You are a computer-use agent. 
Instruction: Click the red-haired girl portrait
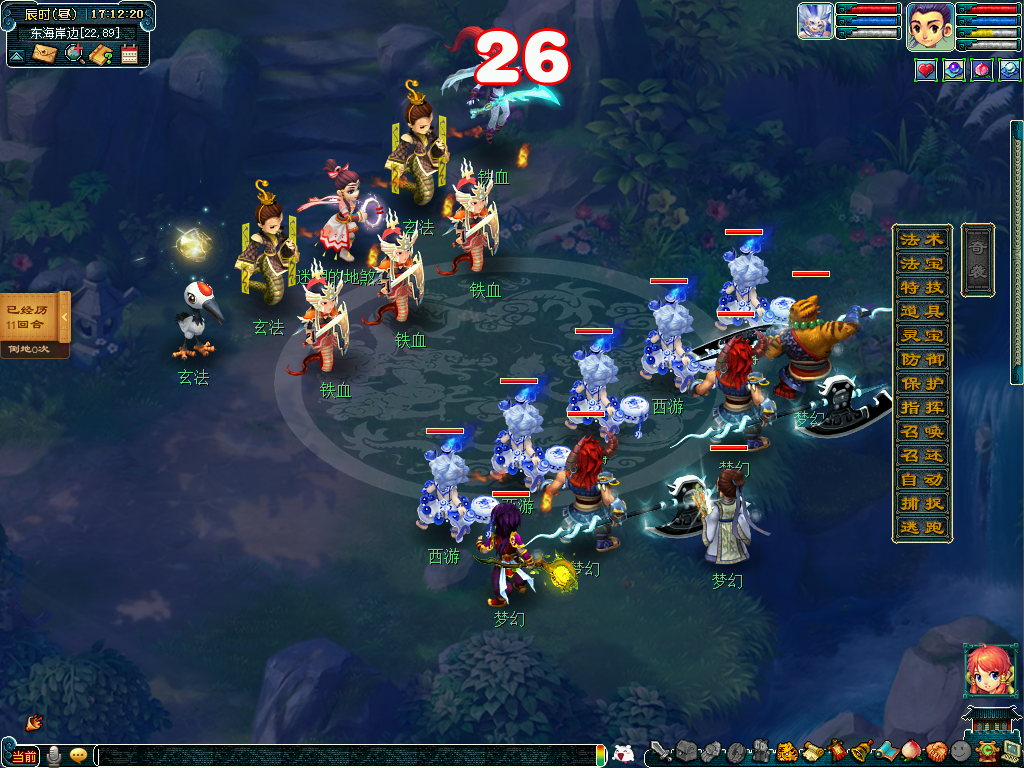click(x=985, y=669)
